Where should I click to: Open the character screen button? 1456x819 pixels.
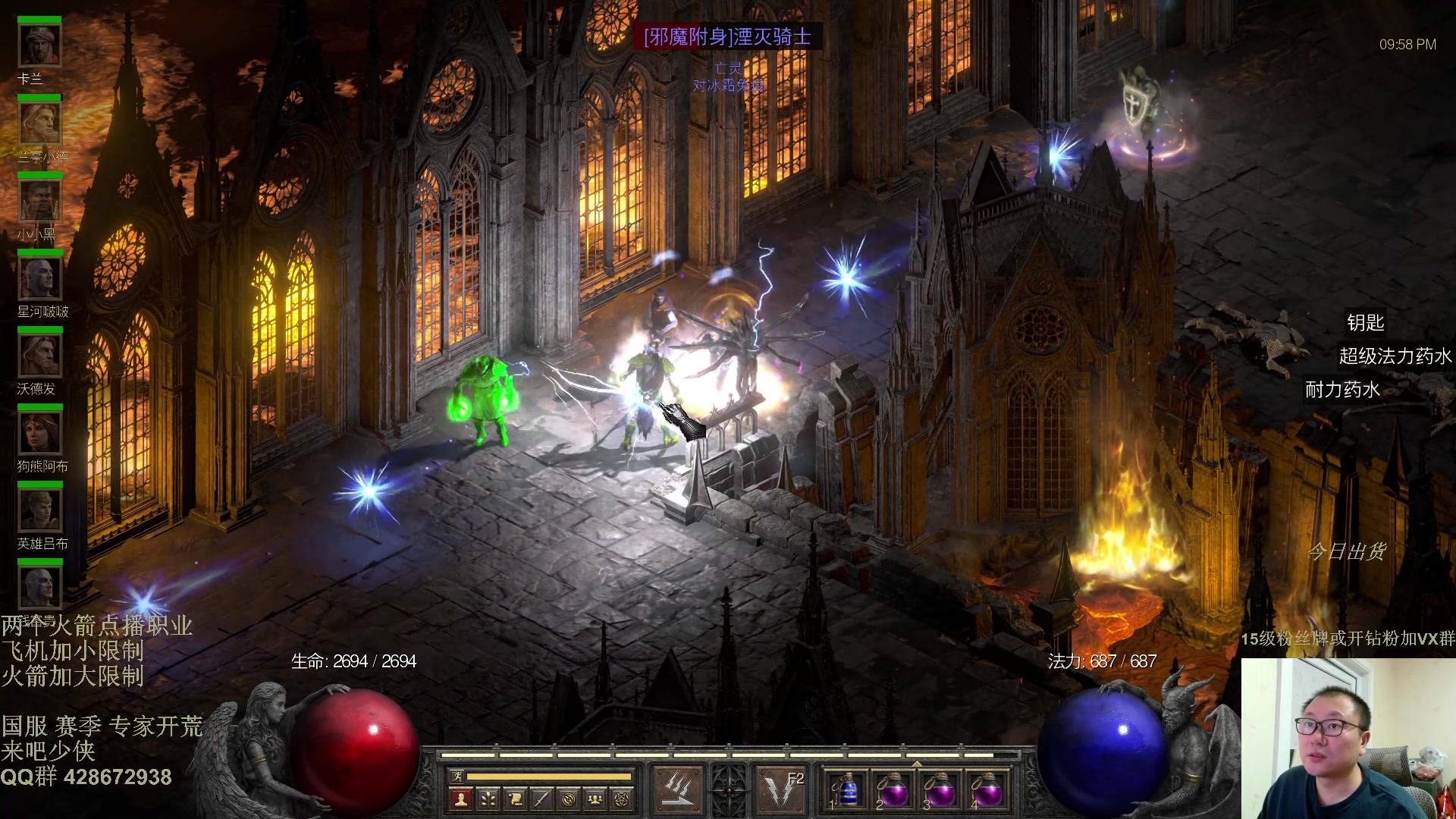[x=460, y=799]
